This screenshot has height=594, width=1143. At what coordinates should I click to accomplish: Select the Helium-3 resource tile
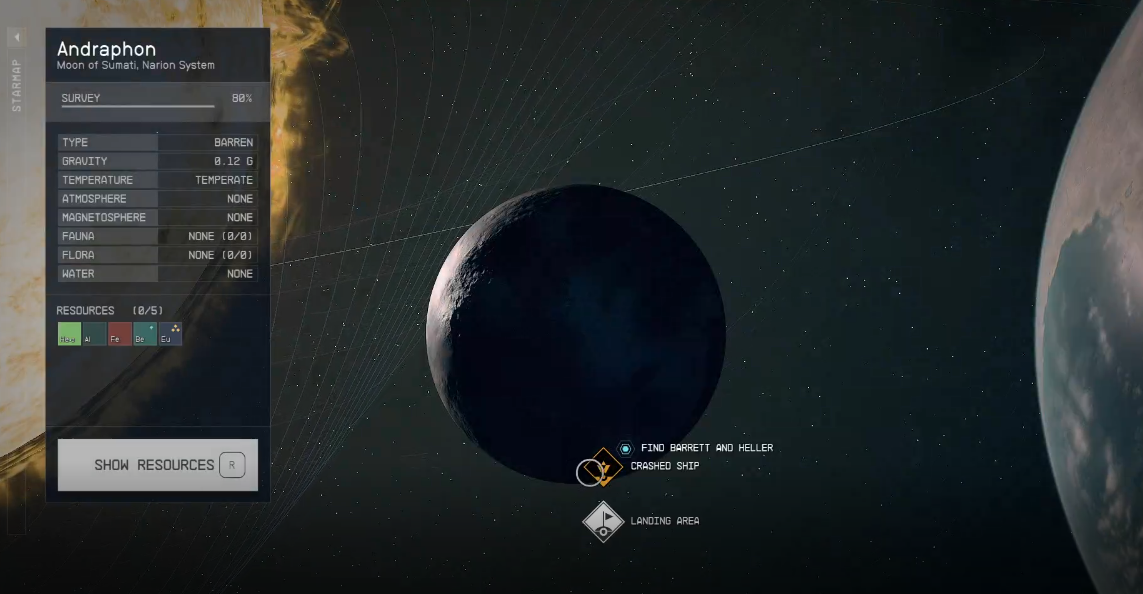pos(69,334)
